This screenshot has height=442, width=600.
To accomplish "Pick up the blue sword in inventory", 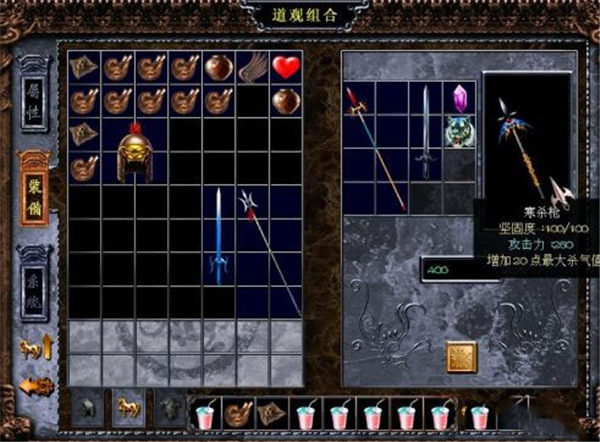I will (218, 237).
